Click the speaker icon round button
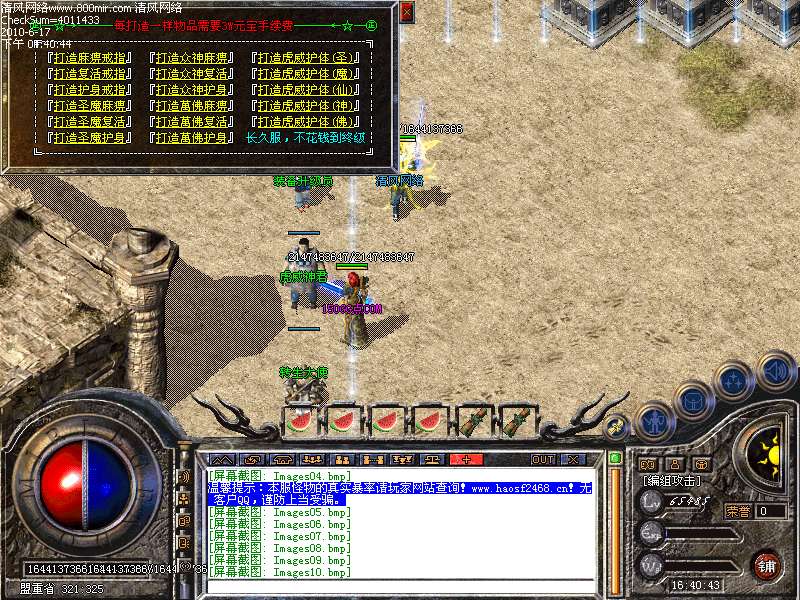800x600 pixels. click(776, 372)
